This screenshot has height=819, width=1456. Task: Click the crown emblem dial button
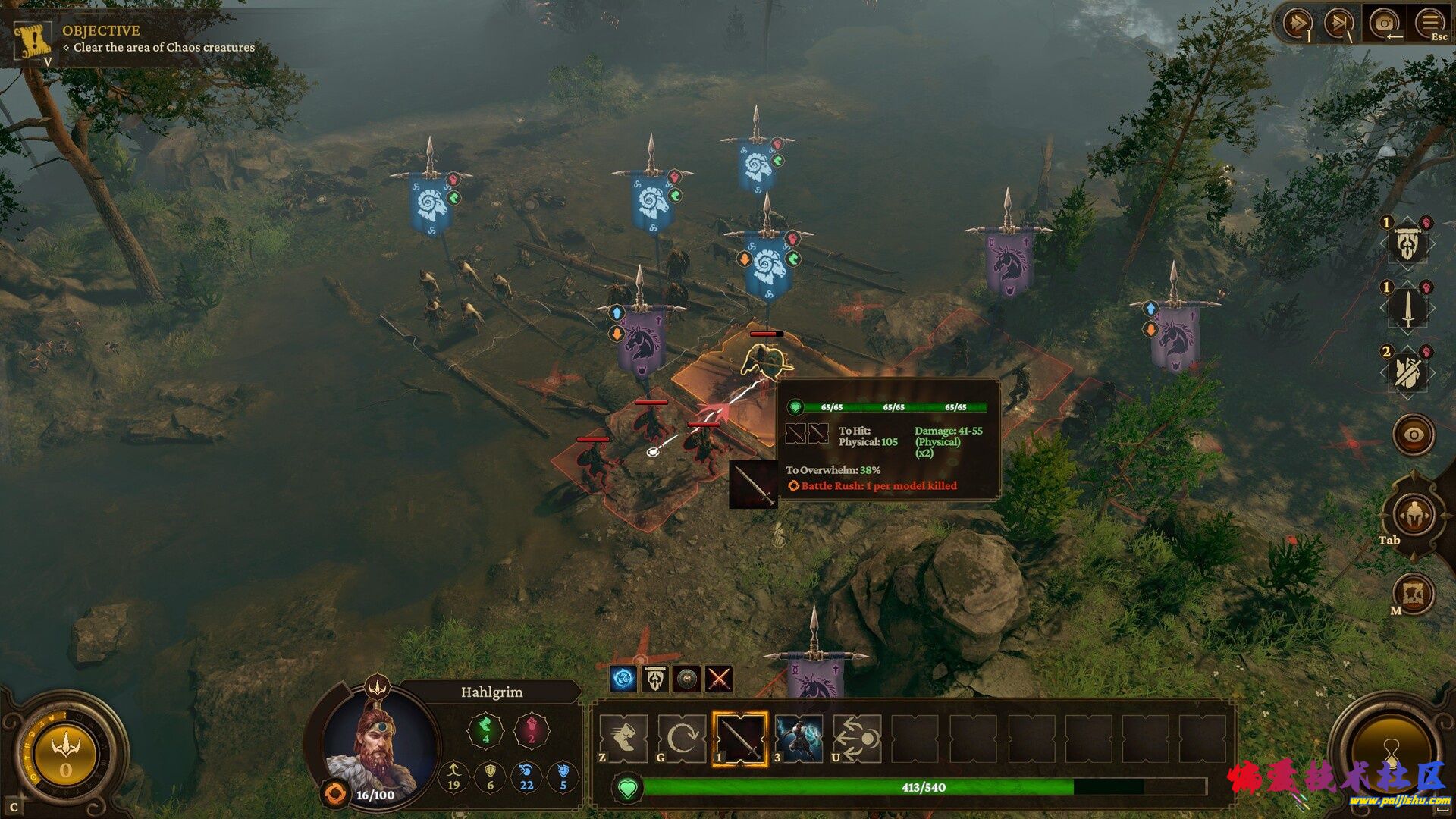tap(65, 753)
